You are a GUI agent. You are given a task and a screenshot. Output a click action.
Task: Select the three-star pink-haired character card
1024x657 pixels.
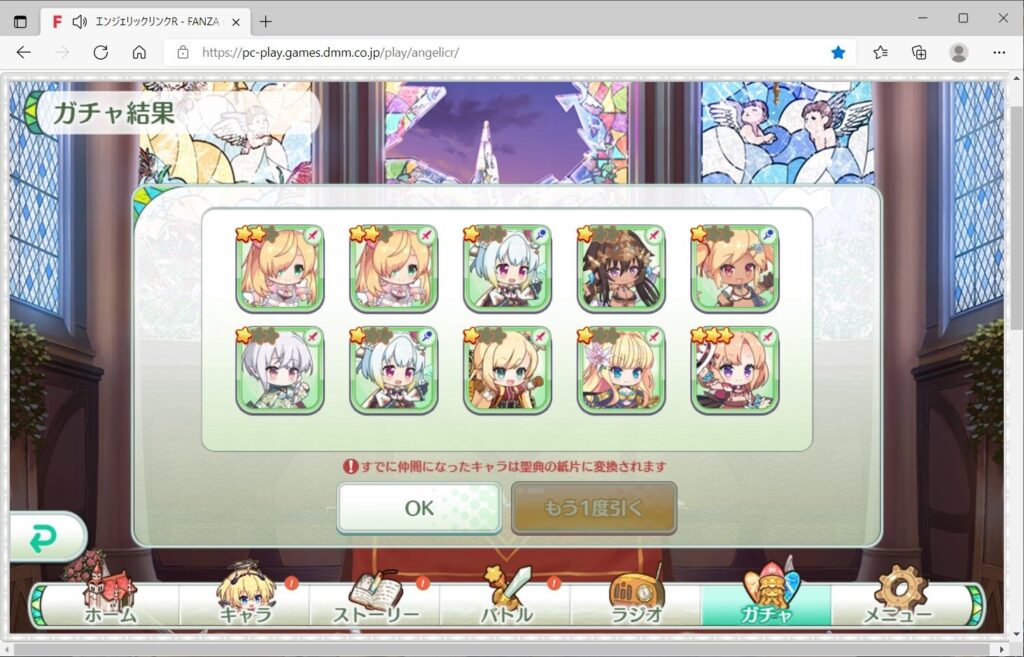[735, 370]
